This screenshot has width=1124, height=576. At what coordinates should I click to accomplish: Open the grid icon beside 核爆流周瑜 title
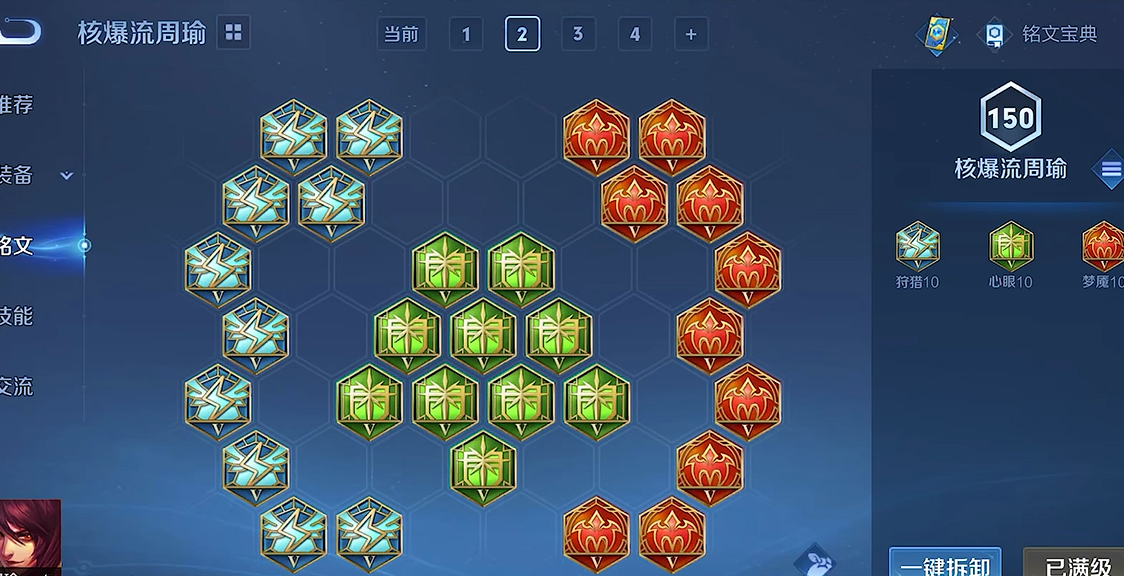coord(233,33)
